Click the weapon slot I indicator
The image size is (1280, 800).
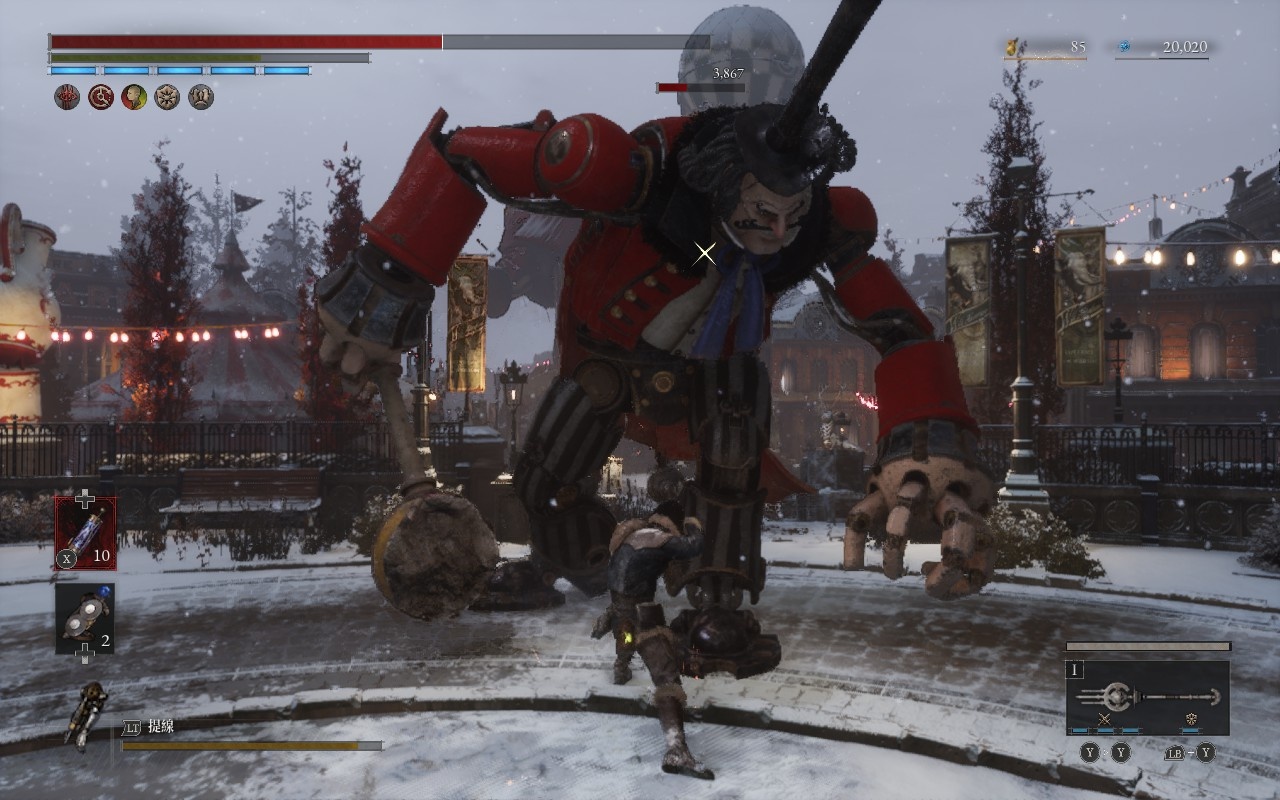pyautogui.click(x=1076, y=670)
